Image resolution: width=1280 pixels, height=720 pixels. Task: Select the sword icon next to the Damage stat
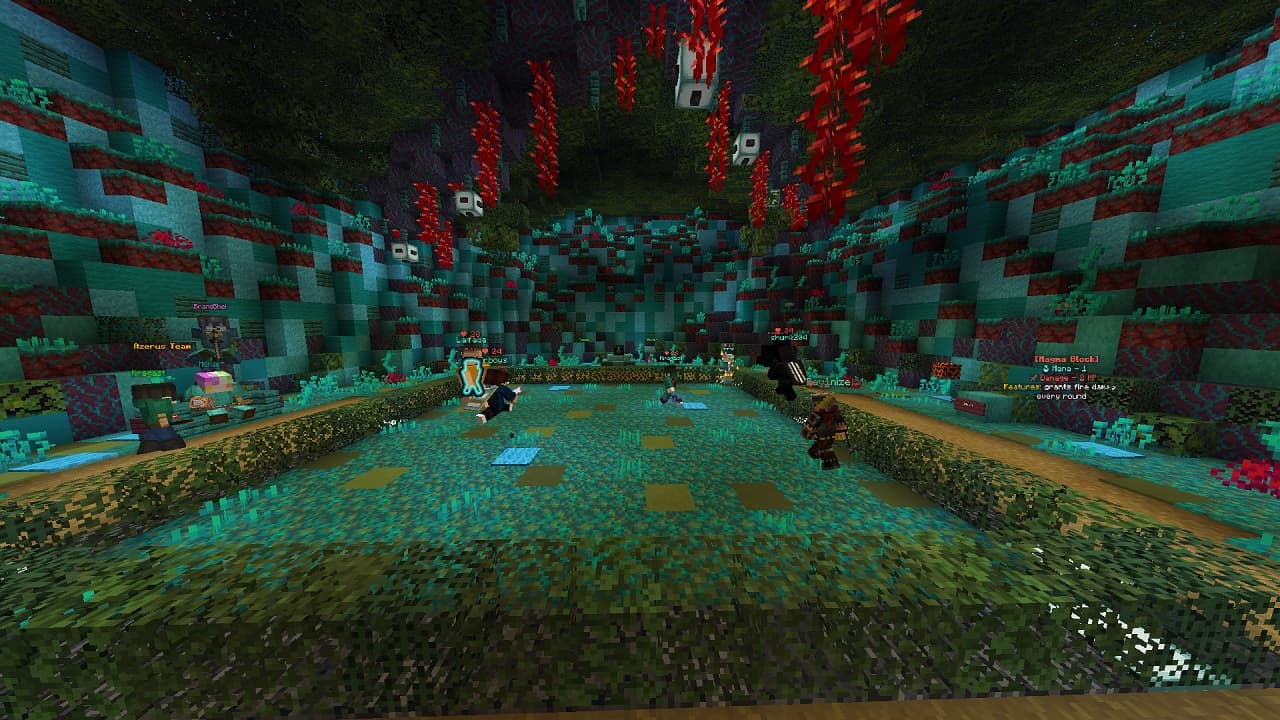pos(1033,378)
